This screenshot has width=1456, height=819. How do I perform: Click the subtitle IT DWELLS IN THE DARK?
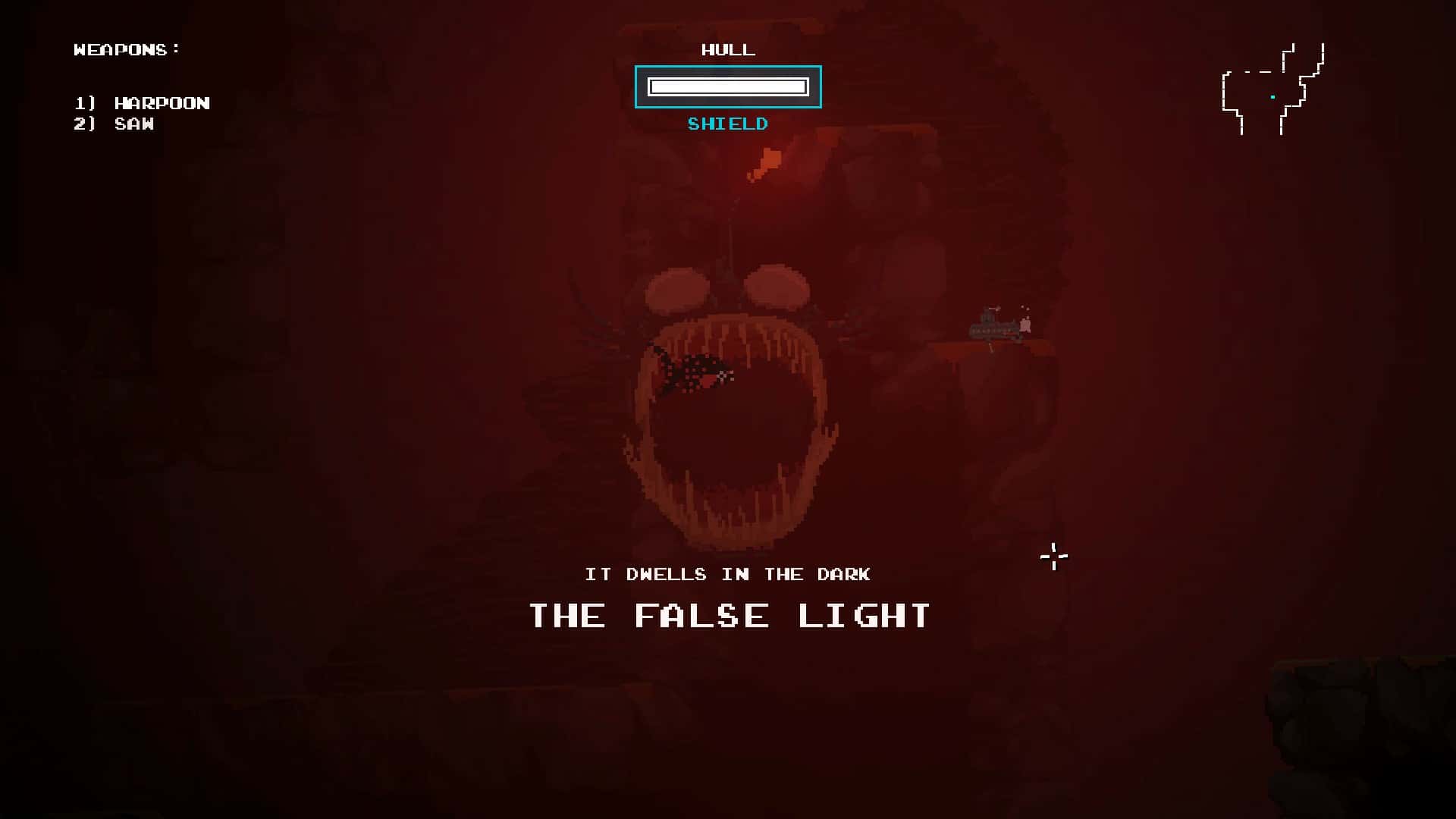click(728, 574)
